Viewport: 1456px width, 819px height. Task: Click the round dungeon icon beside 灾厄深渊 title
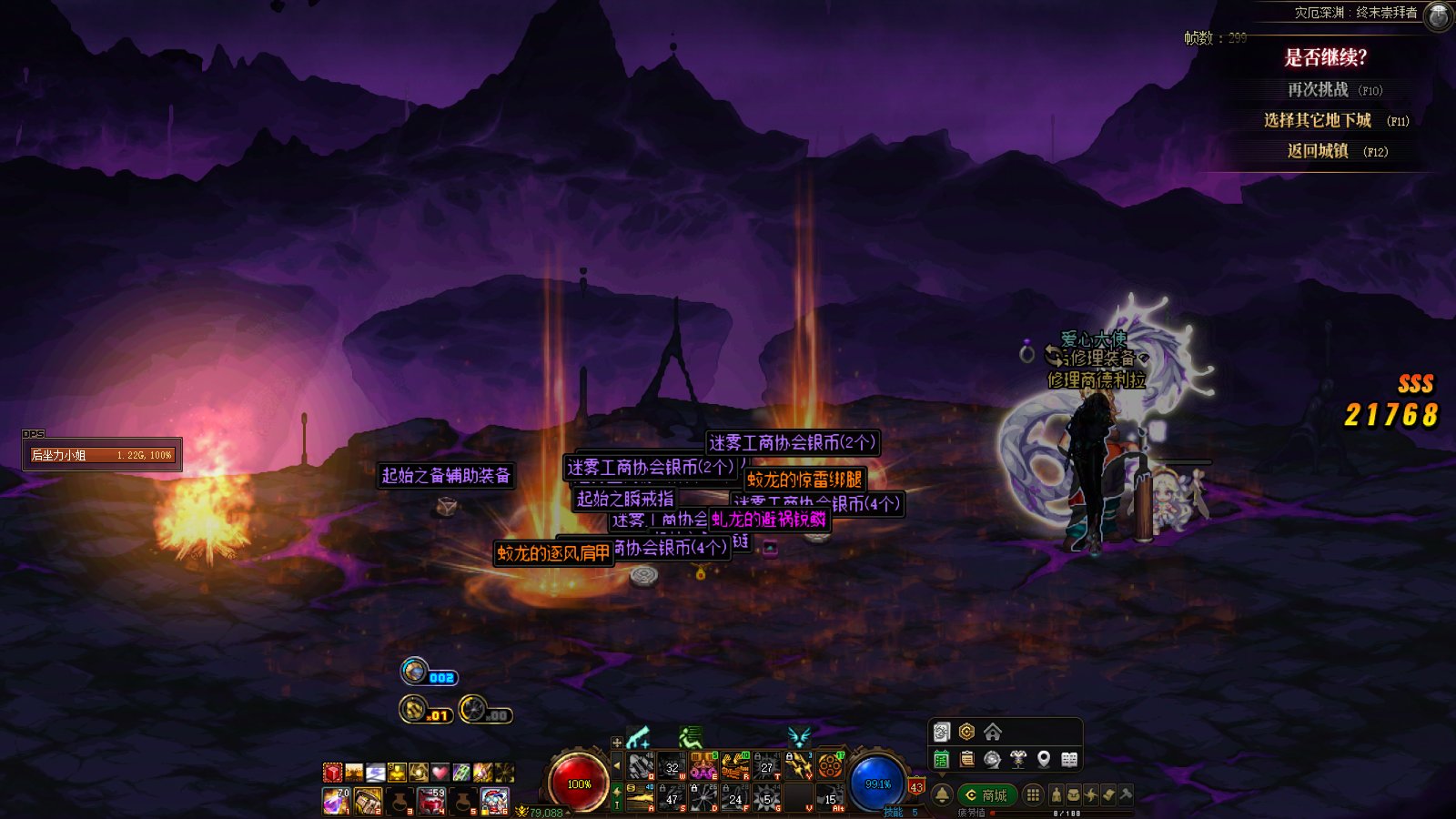(1438, 15)
